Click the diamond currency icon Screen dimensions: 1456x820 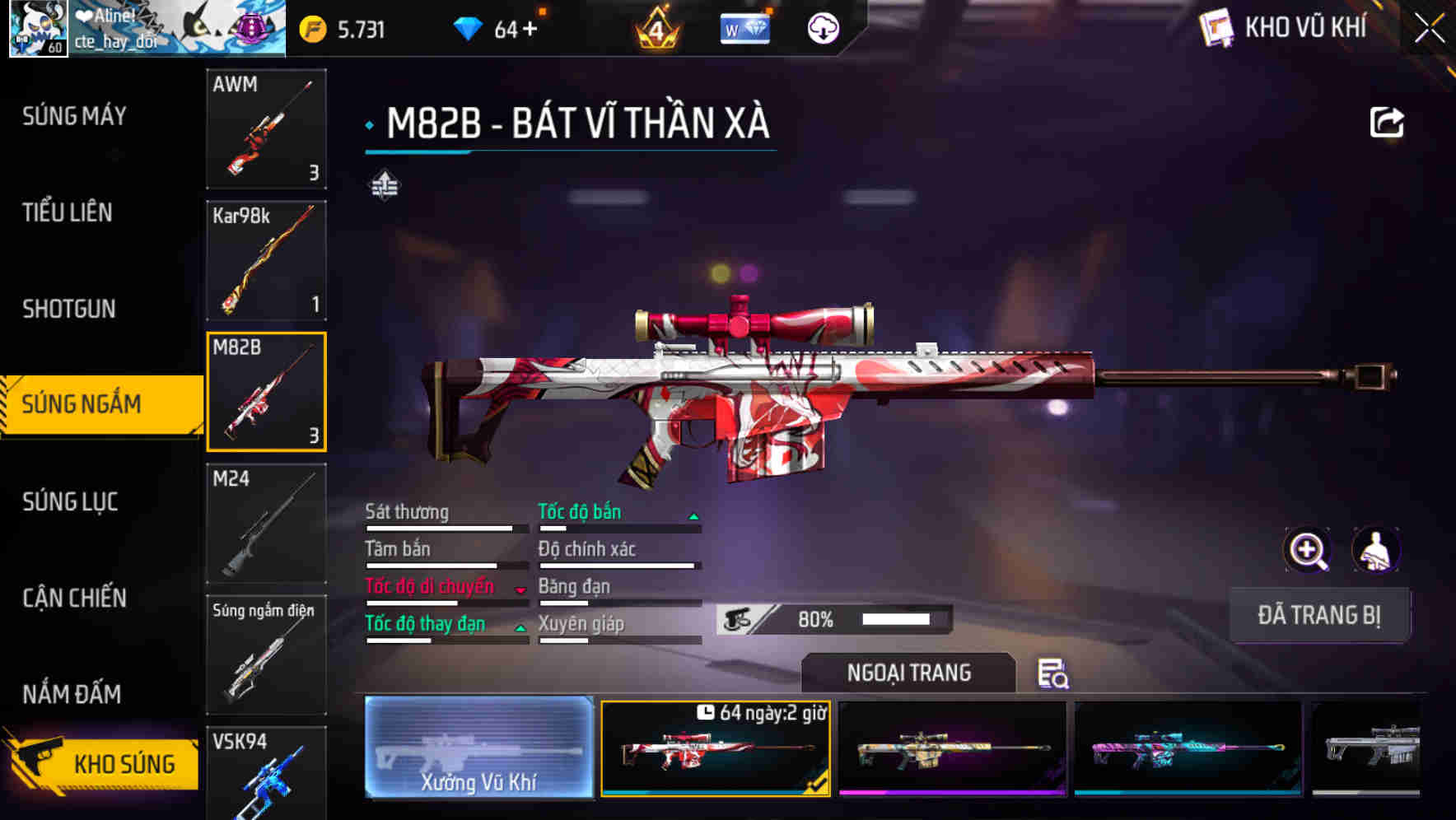coord(469,27)
